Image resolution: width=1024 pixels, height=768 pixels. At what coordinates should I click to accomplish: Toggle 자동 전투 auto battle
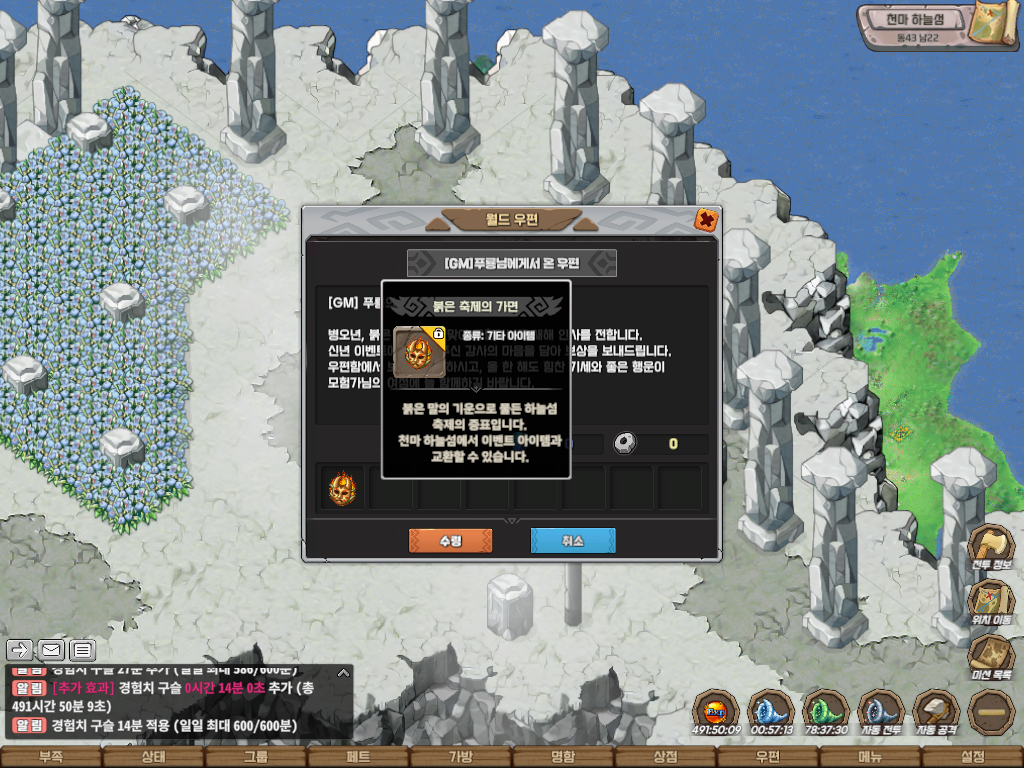881,711
